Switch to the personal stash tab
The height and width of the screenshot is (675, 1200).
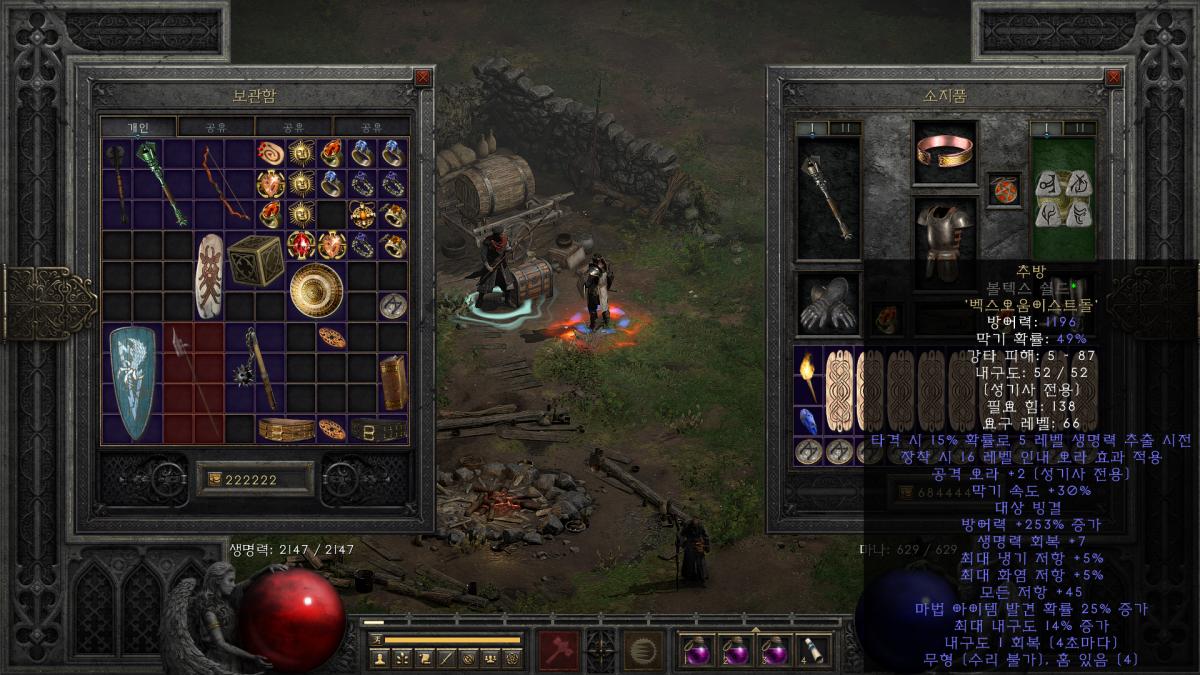(138, 127)
